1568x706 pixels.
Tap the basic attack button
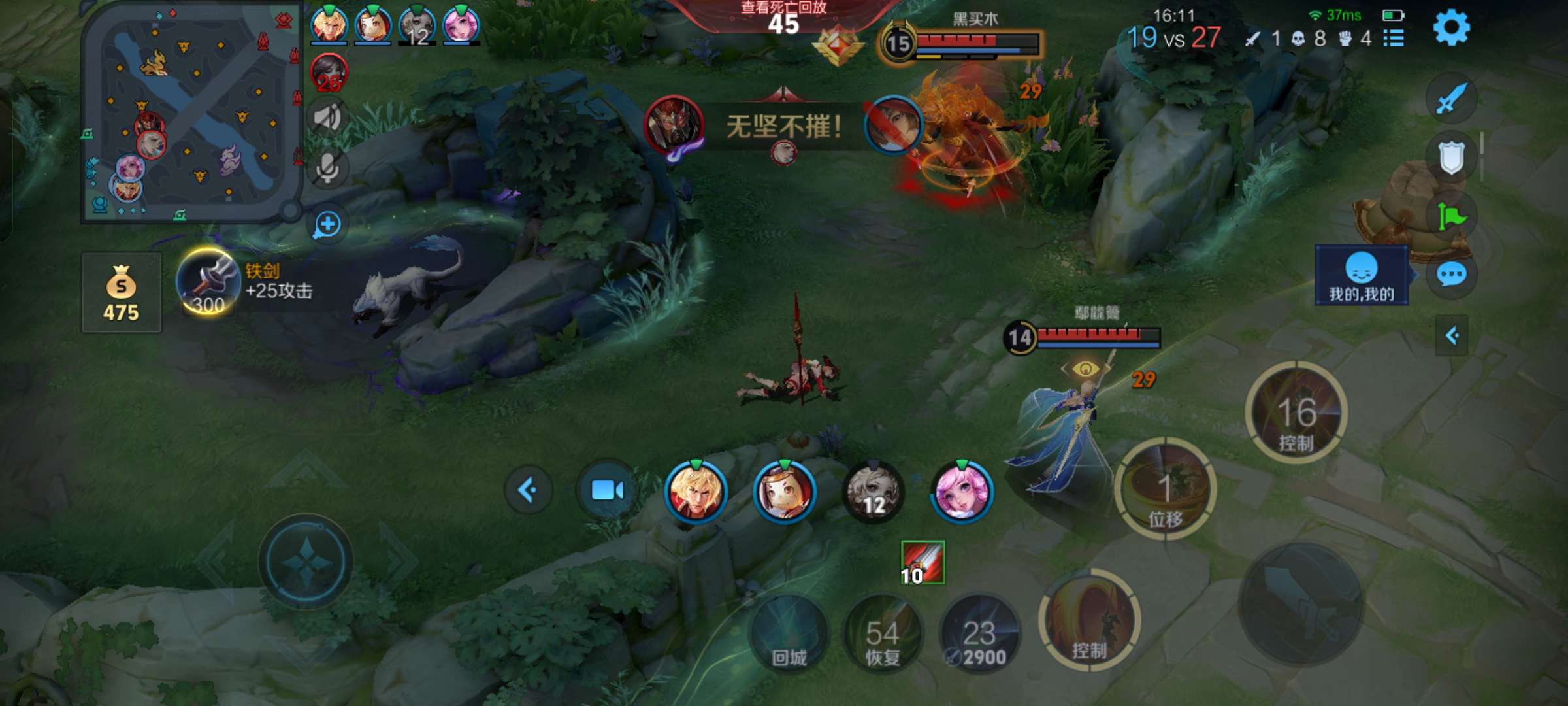point(1300,605)
